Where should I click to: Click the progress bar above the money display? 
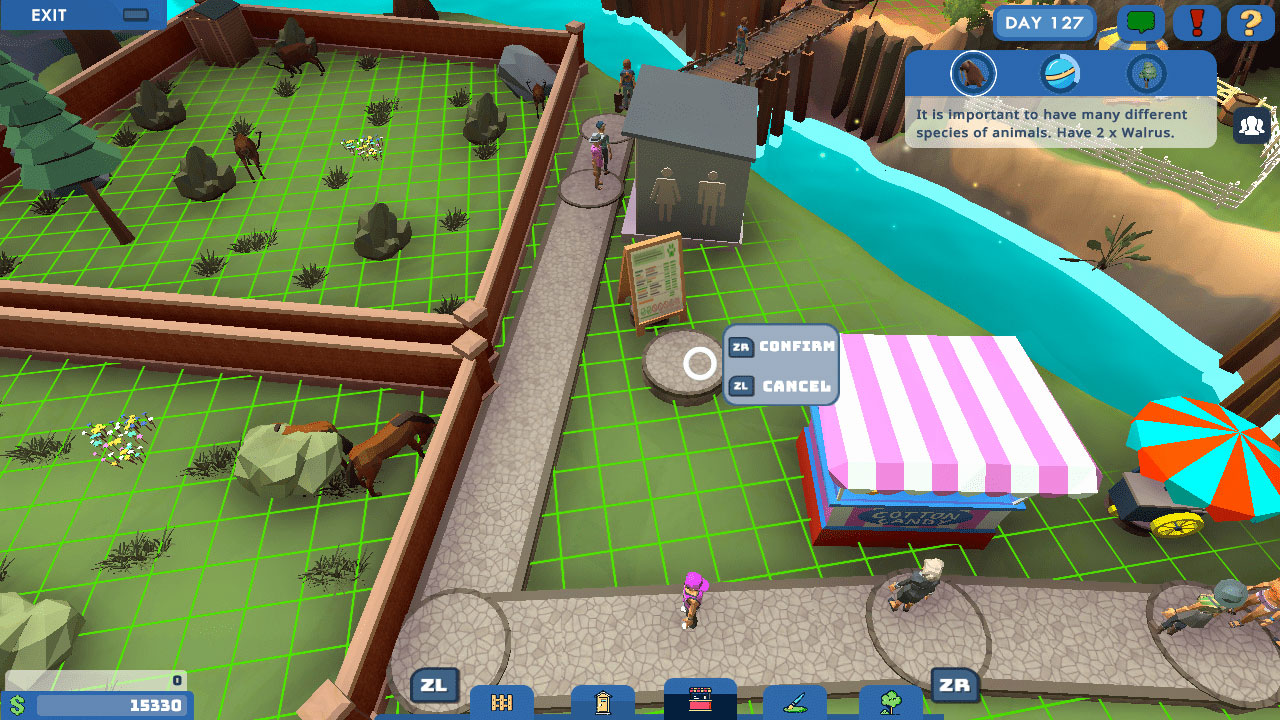point(95,679)
